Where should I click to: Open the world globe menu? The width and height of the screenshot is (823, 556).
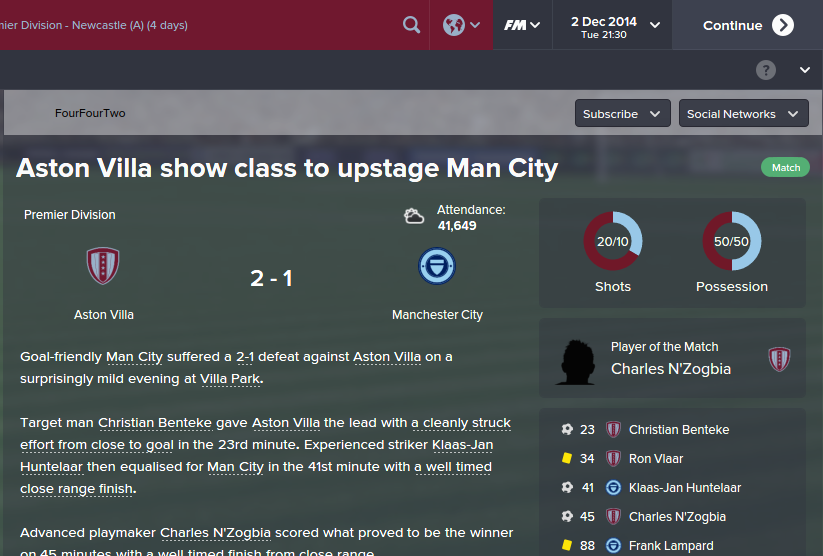click(x=461, y=25)
